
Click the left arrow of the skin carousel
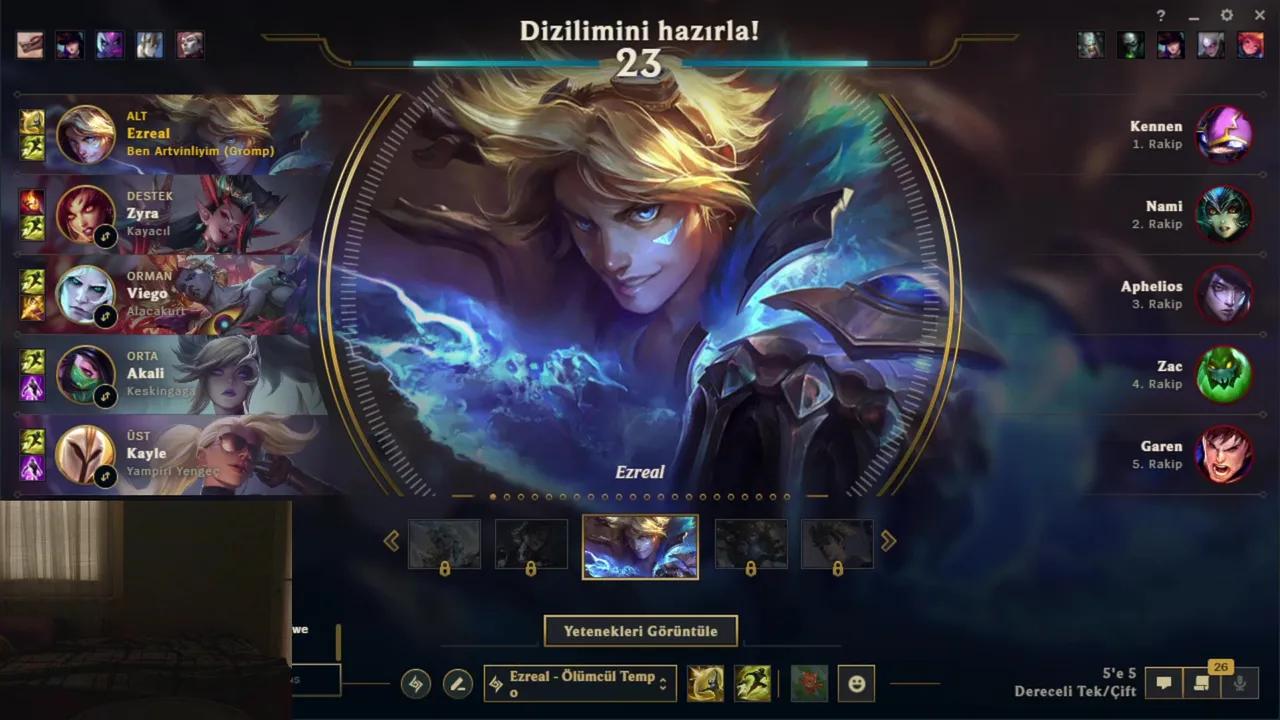click(393, 541)
